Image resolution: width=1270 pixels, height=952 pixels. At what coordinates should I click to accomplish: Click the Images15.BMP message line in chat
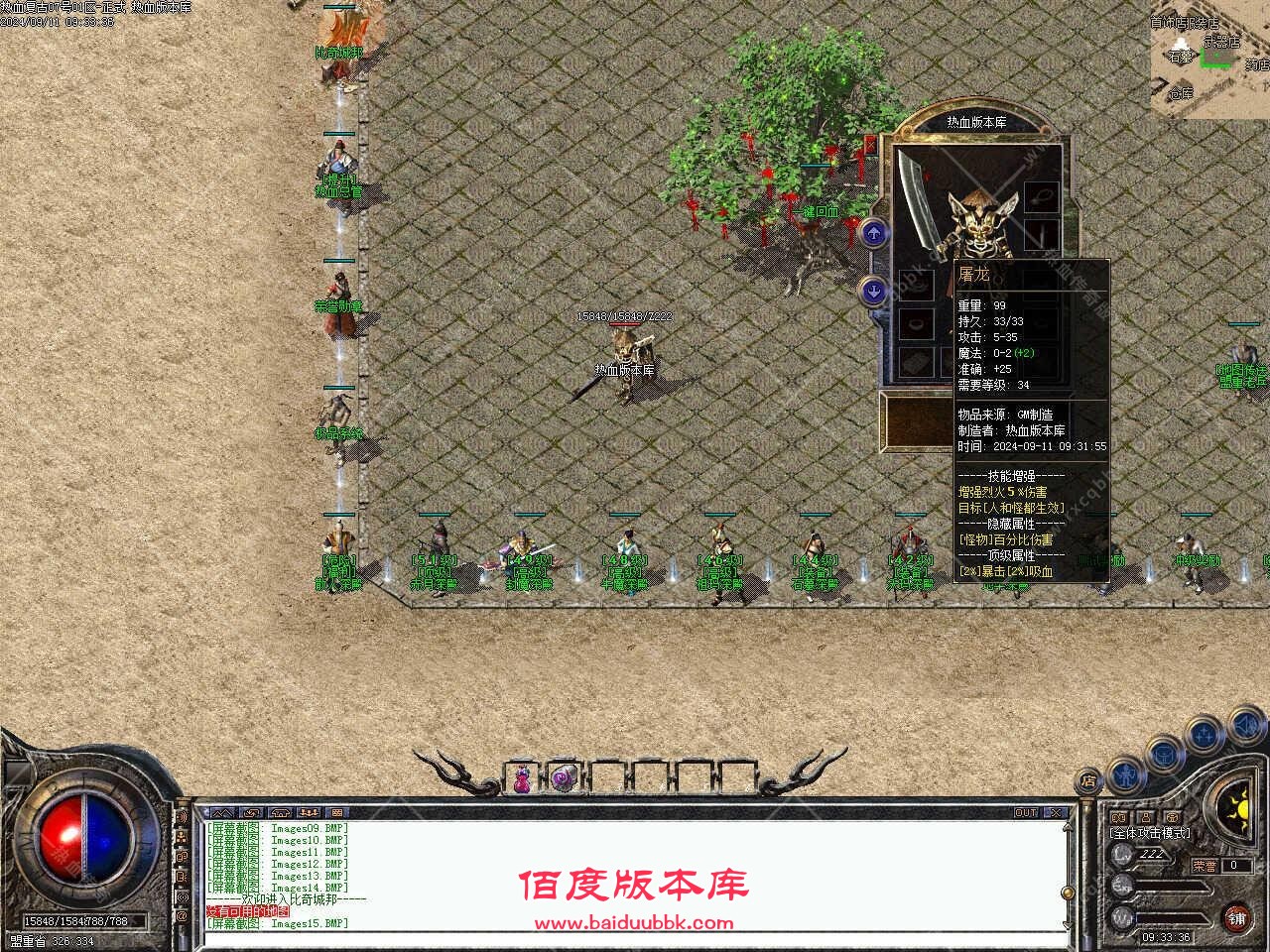(x=278, y=923)
